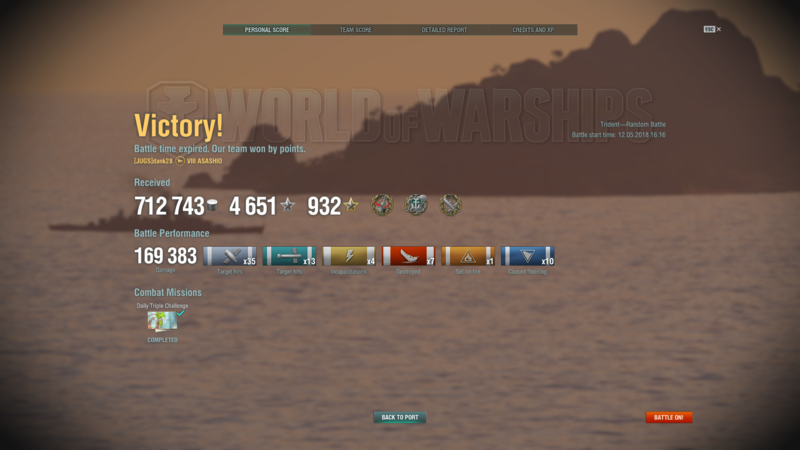Select the Destroyed ribbon with x7
Screen dimensions: 800x450
(x=408, y=257)
